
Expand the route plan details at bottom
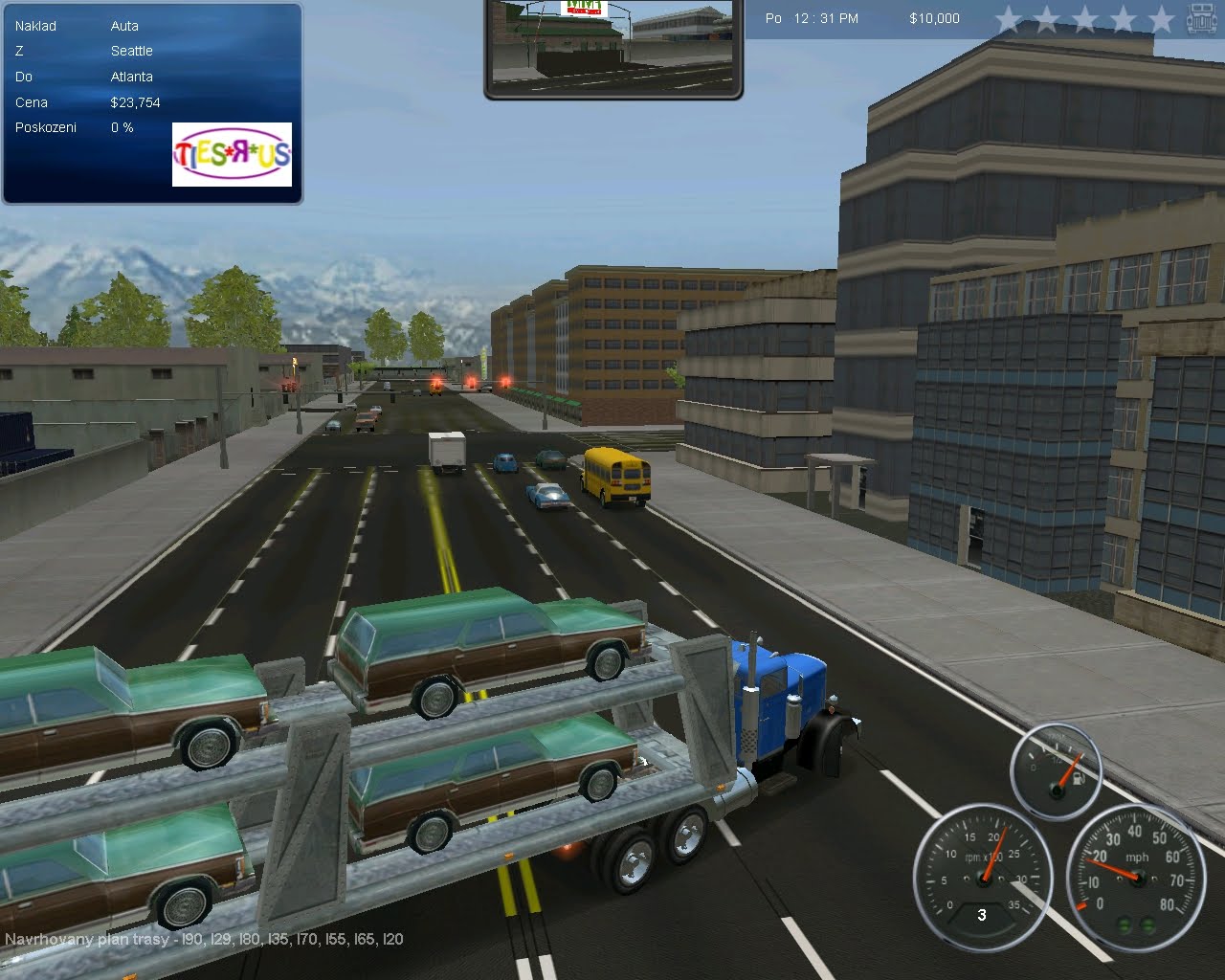(206, 940)
